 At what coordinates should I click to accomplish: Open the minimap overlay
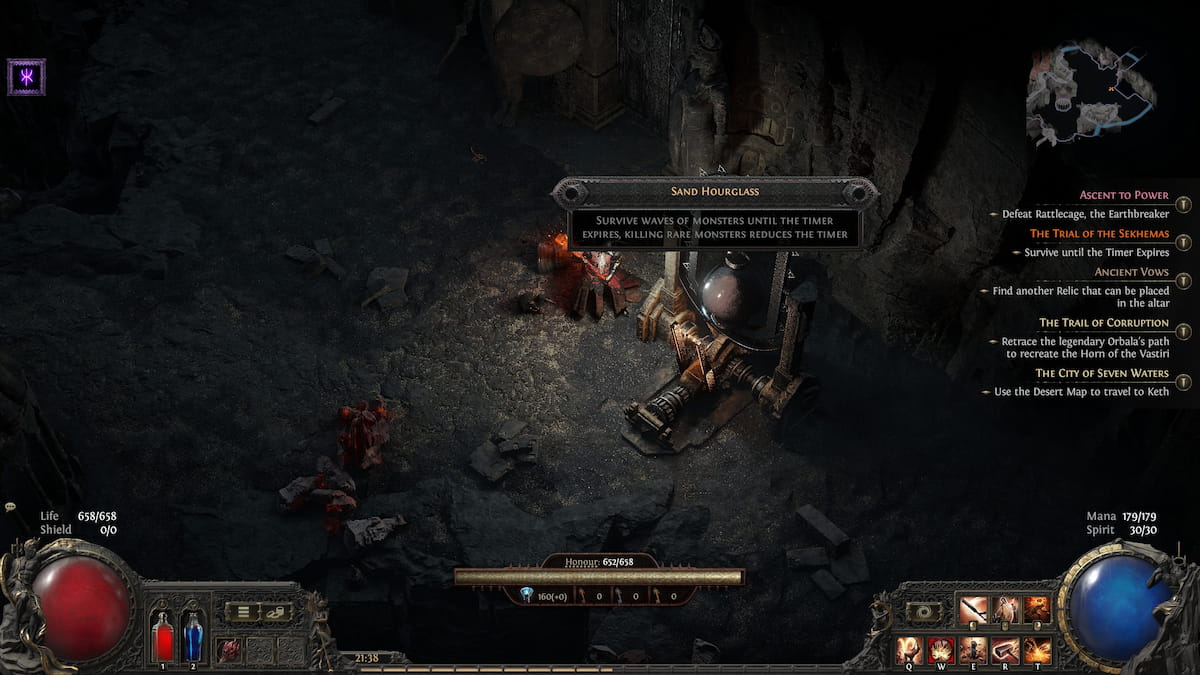tap(1091, 93)
